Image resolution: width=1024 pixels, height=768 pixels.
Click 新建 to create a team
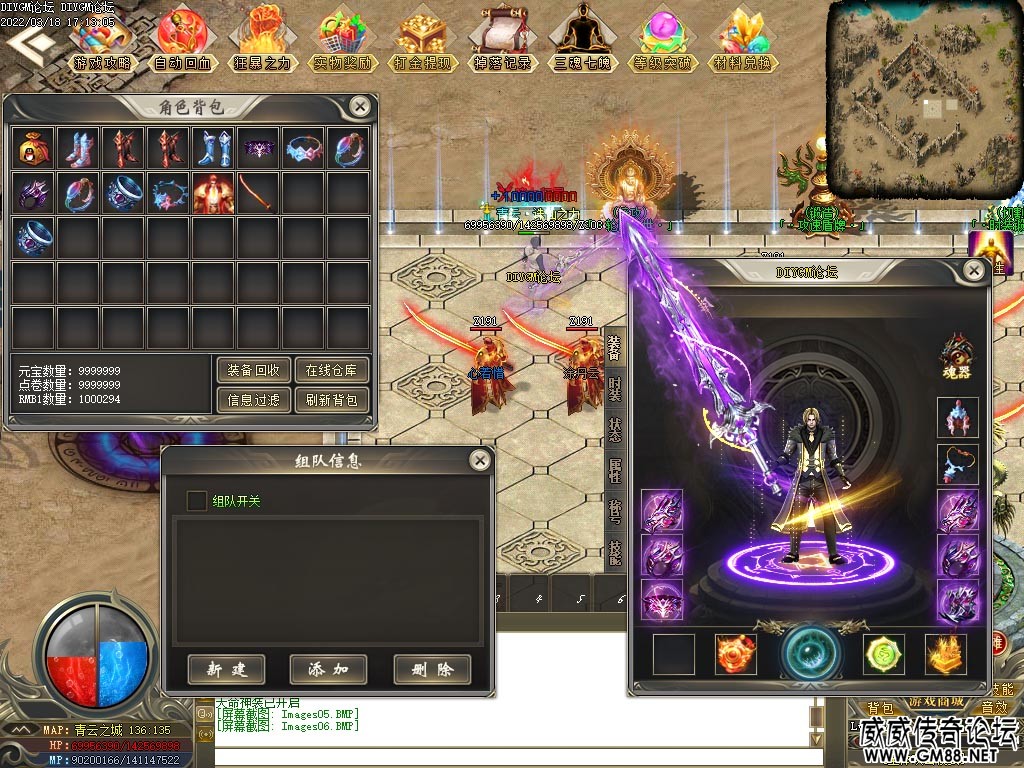[x=226, y=669]
